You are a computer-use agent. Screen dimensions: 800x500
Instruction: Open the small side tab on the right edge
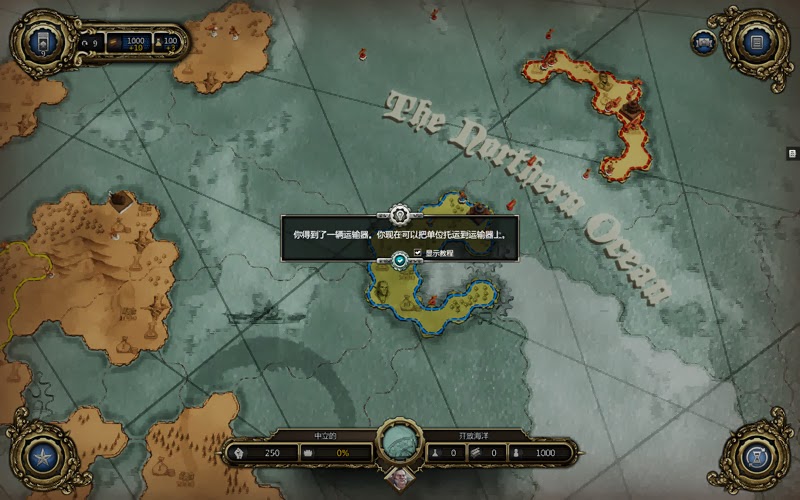[792, 153]
